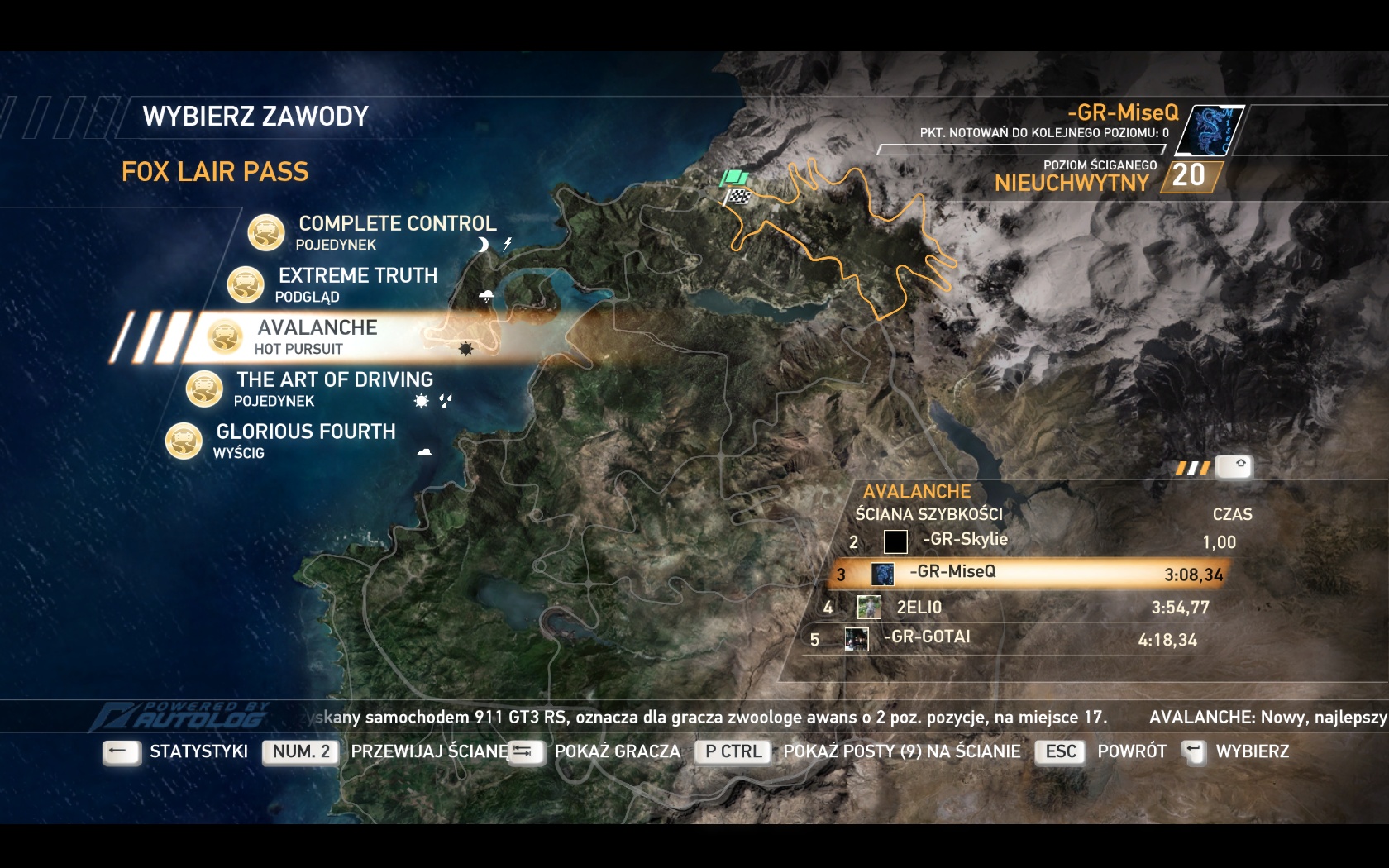
Task: Go back with Powrót
Action: [1131, 751]
